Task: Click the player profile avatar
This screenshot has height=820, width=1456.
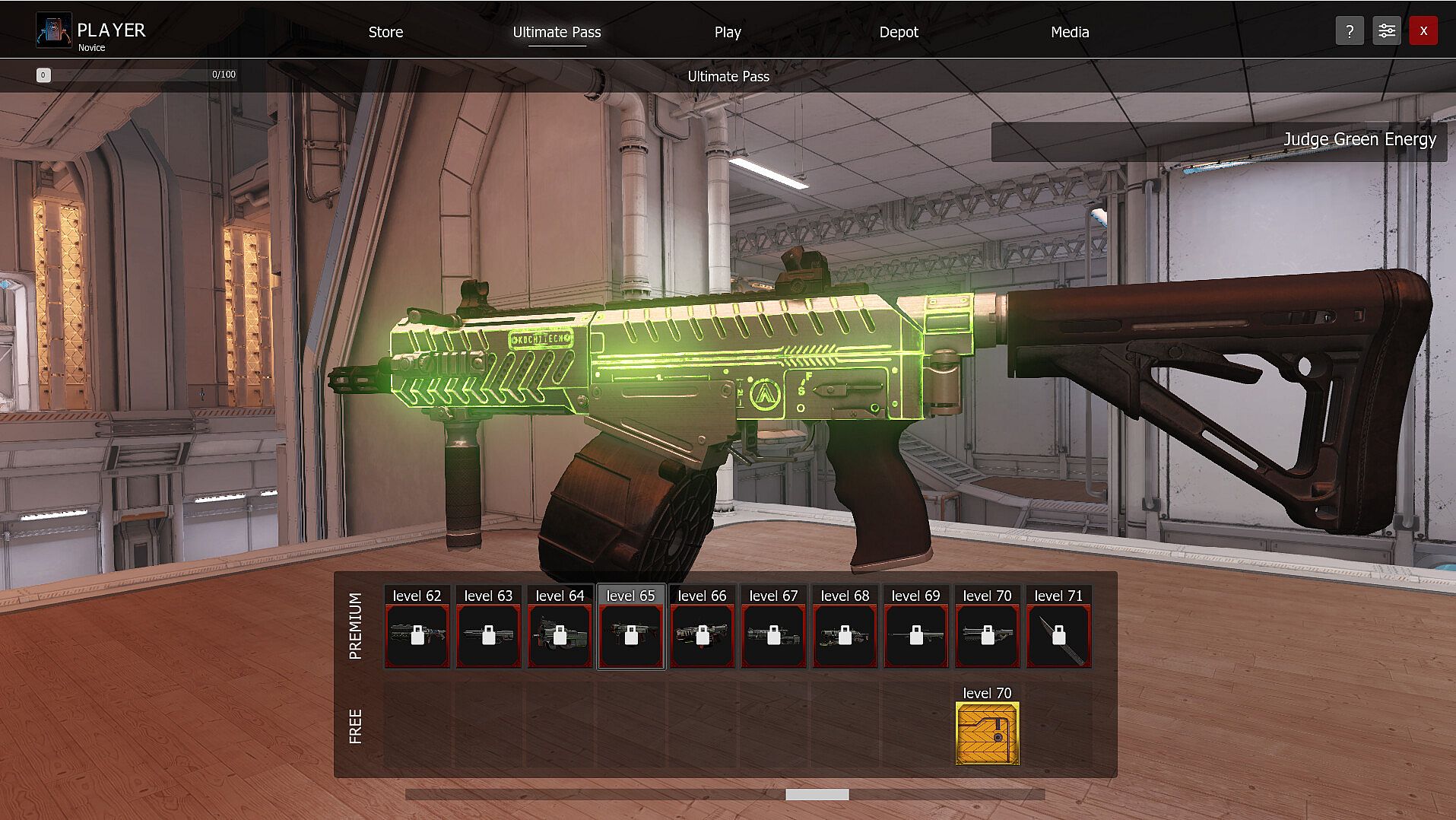Action: [54, 30]
